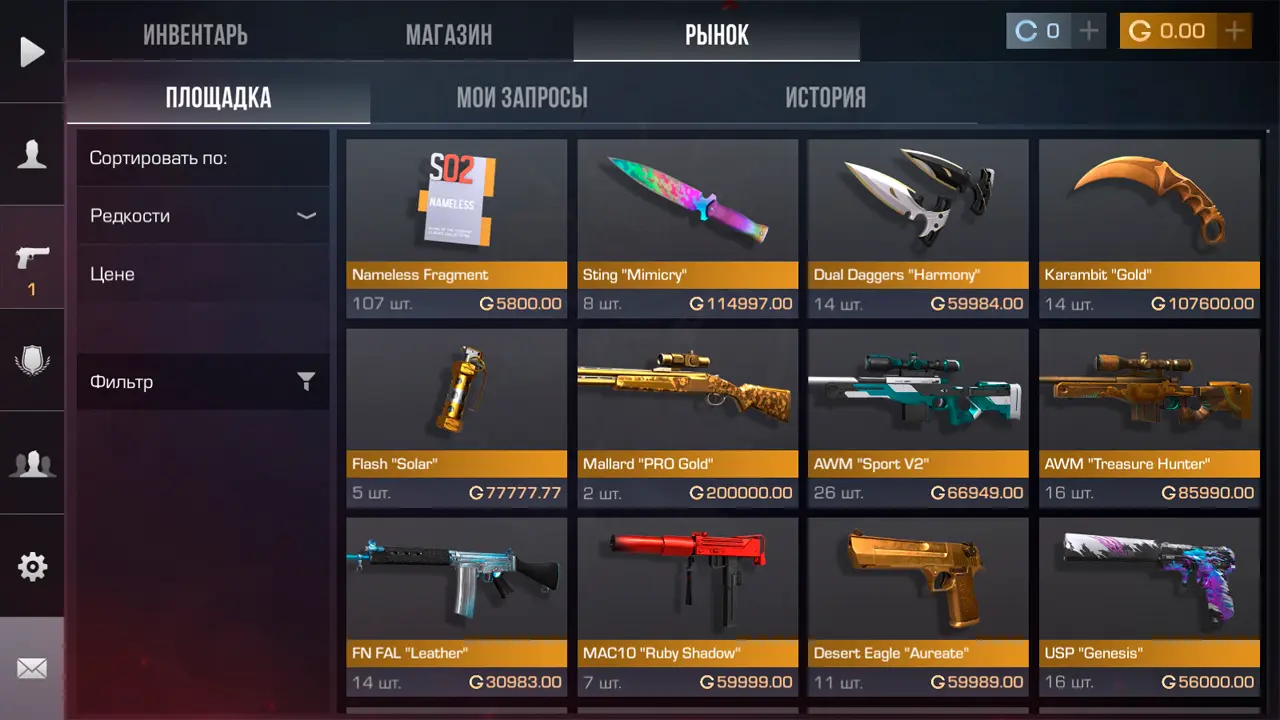Add silver coins with the plus button
1280x720 pixels.
click(1088, 31)
